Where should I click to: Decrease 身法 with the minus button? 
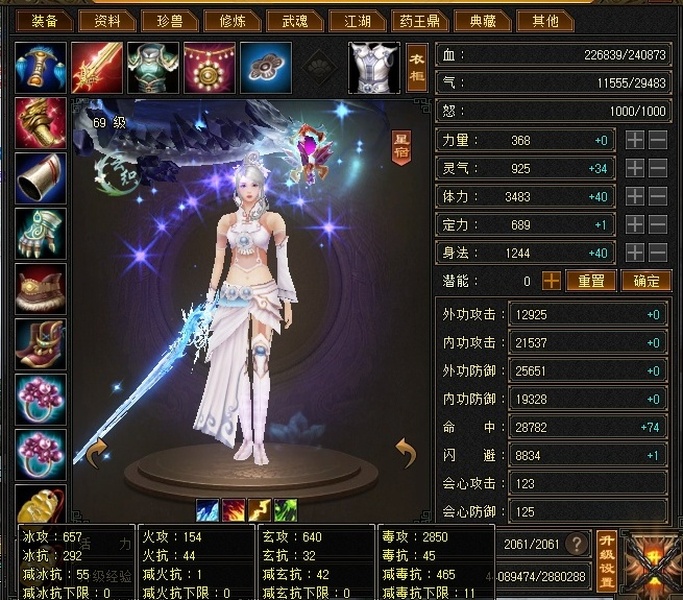pyautogui.click(x=658, y=253)
